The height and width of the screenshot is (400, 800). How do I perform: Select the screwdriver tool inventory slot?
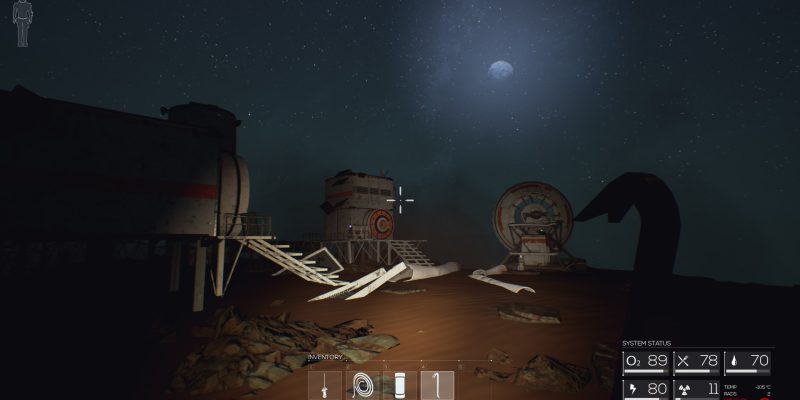pyautogui.click(x=326, y=385)
